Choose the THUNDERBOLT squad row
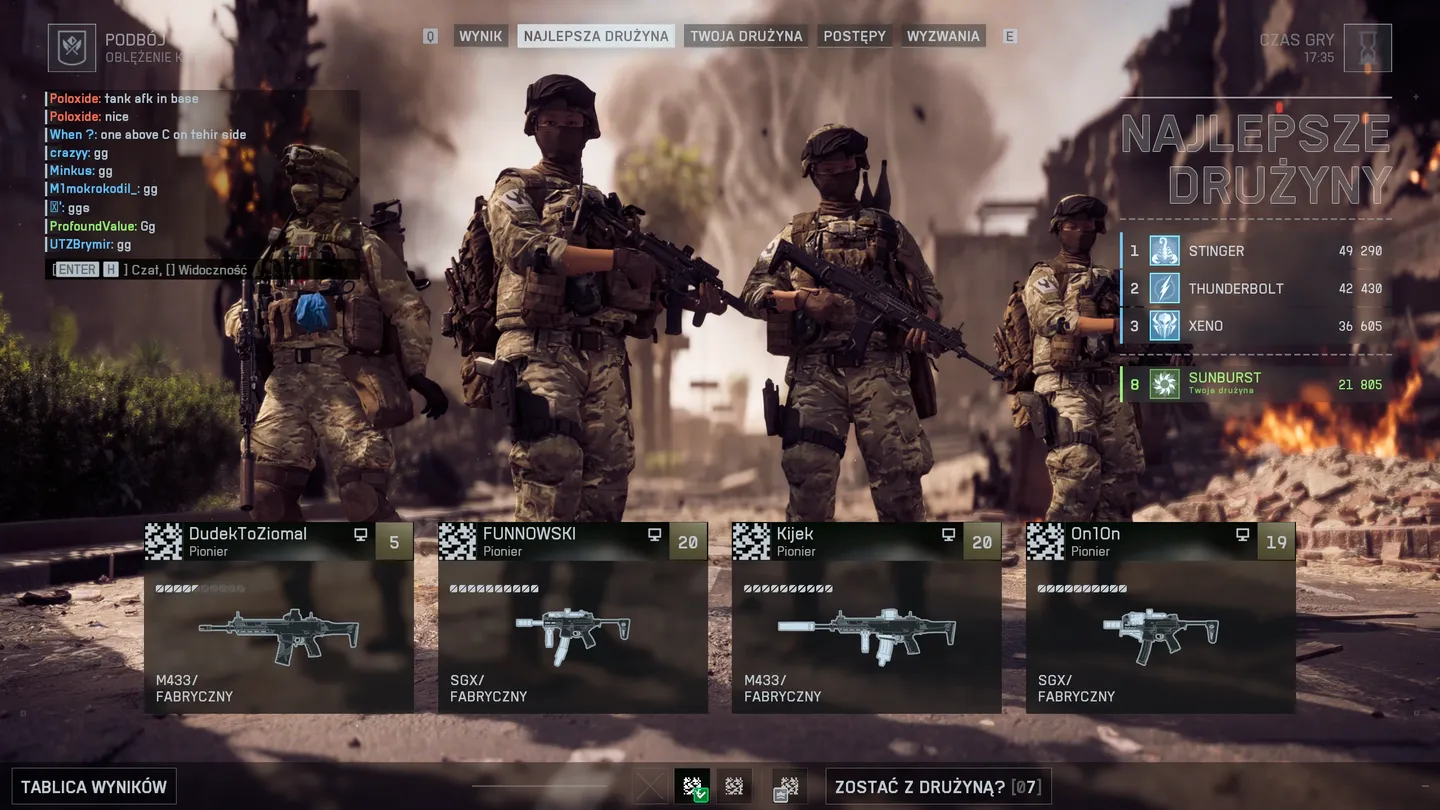Viewport: 1440px width, 810px height. [x=1256, y=289]
